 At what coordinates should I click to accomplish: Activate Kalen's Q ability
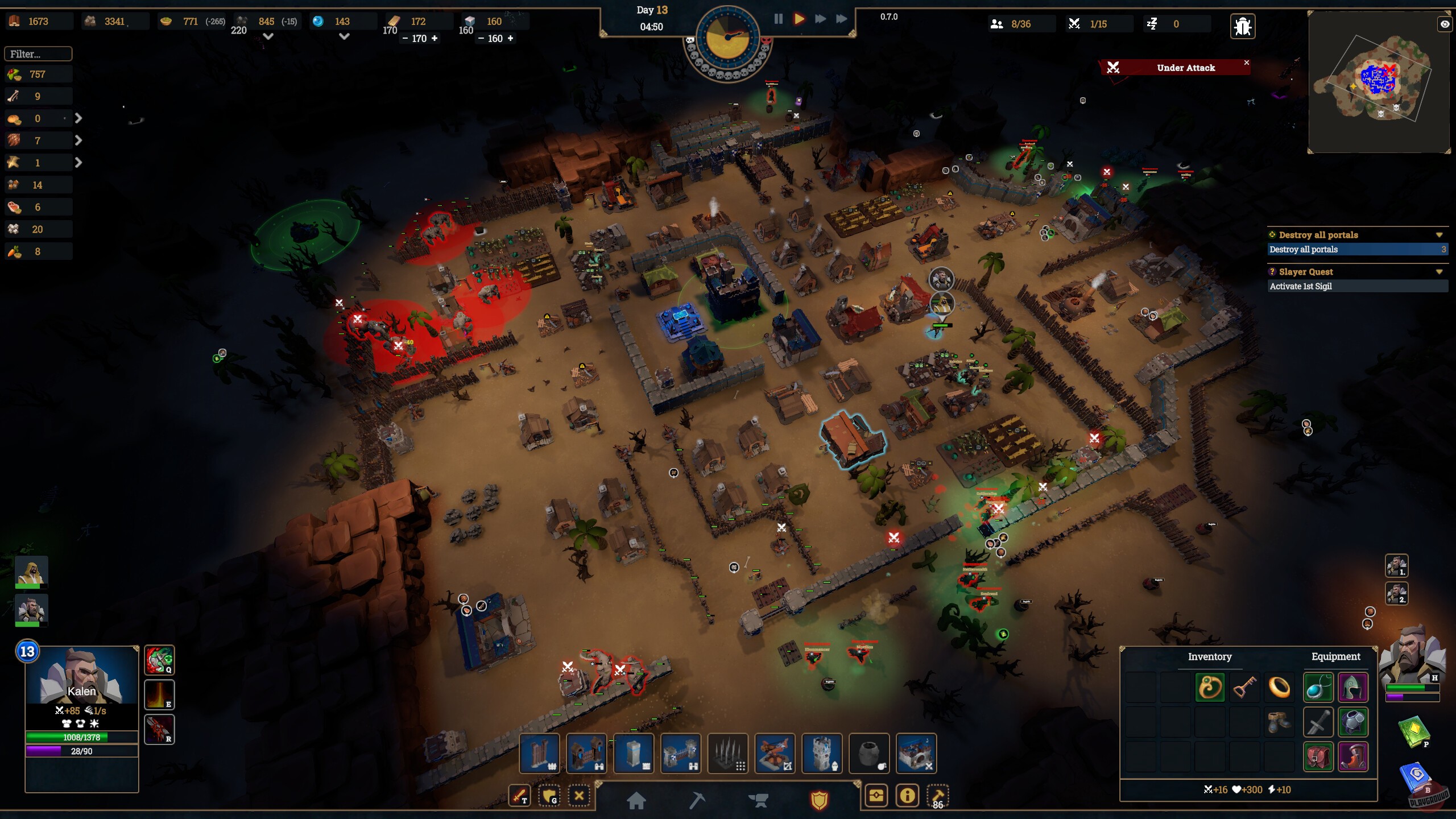point(159,660)
